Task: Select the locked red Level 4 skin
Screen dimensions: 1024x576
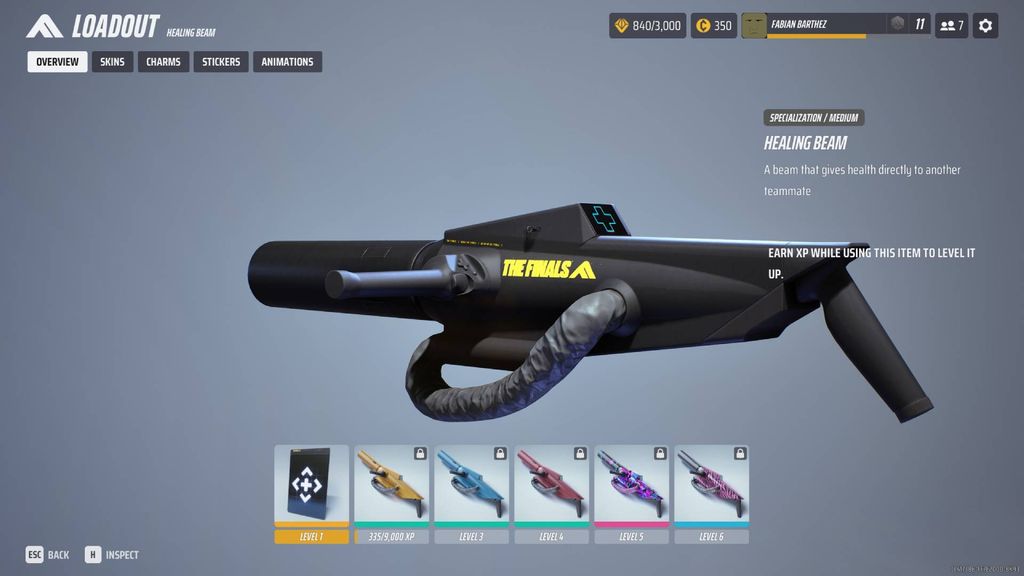Action: 551,487
